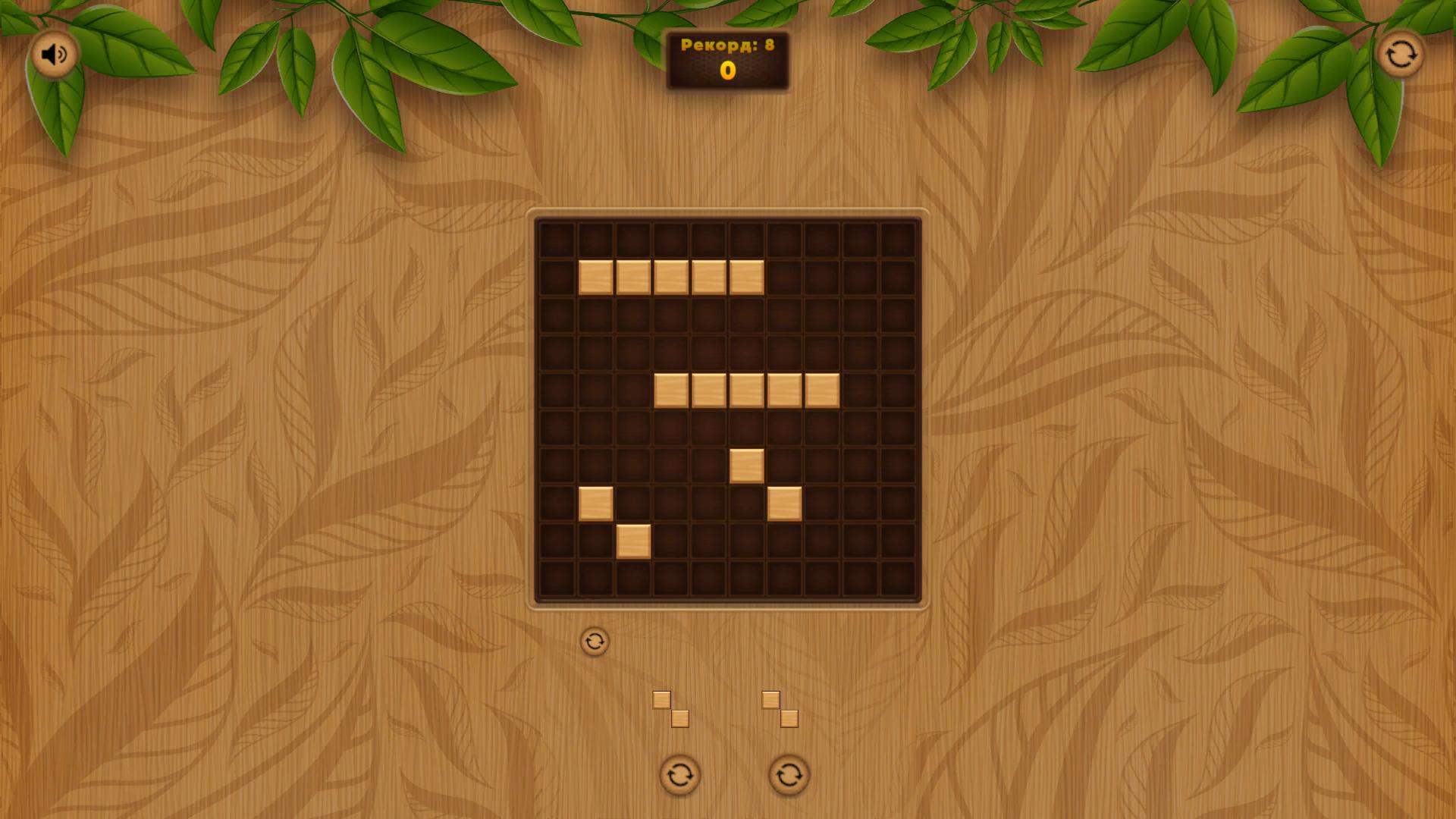Screen dimensions: 1456x819
Task: Click the rotate icon left of the pieces
Action: [x=596, y=641]
